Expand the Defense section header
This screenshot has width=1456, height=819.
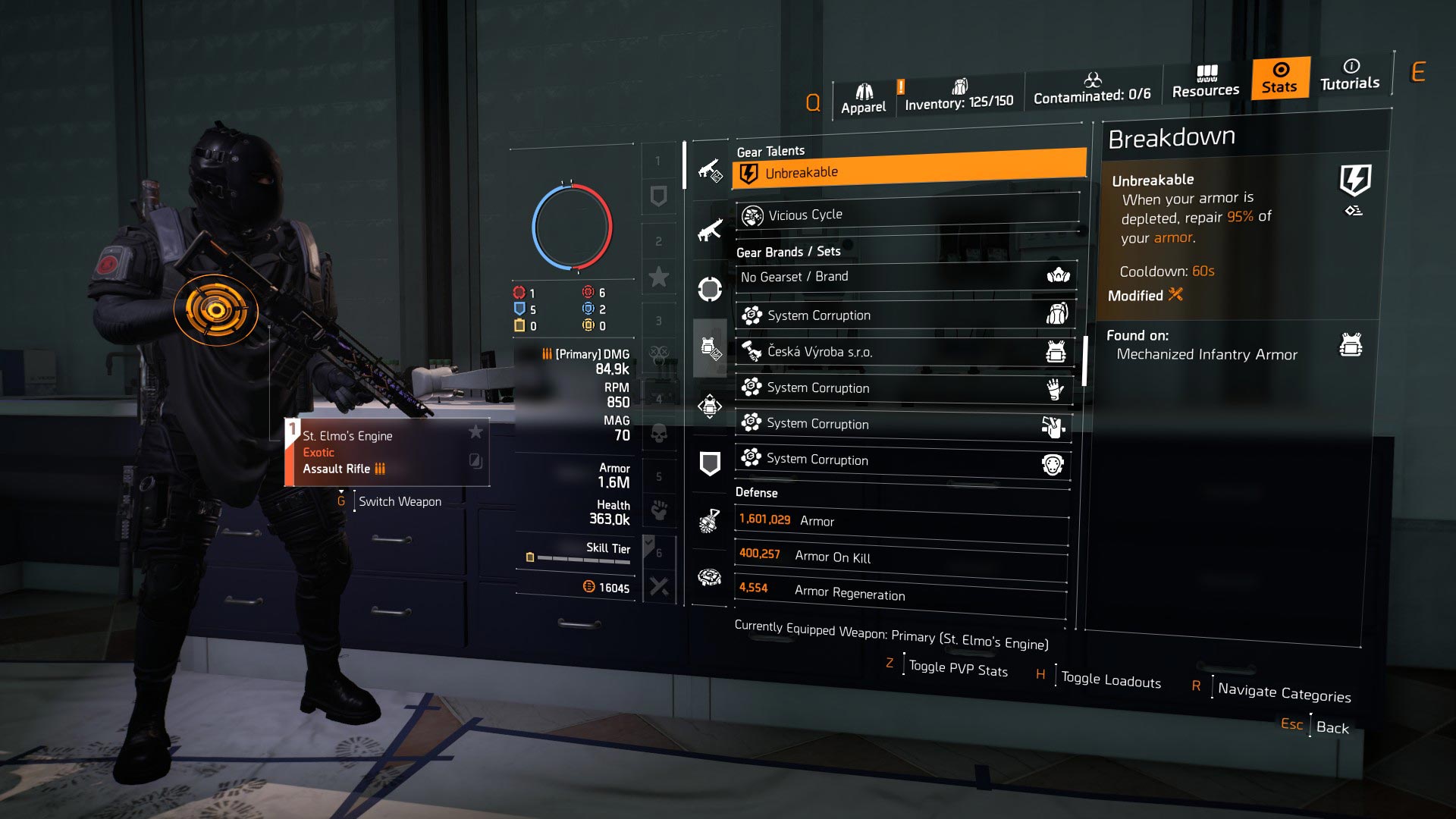click(x=755, y=493)
